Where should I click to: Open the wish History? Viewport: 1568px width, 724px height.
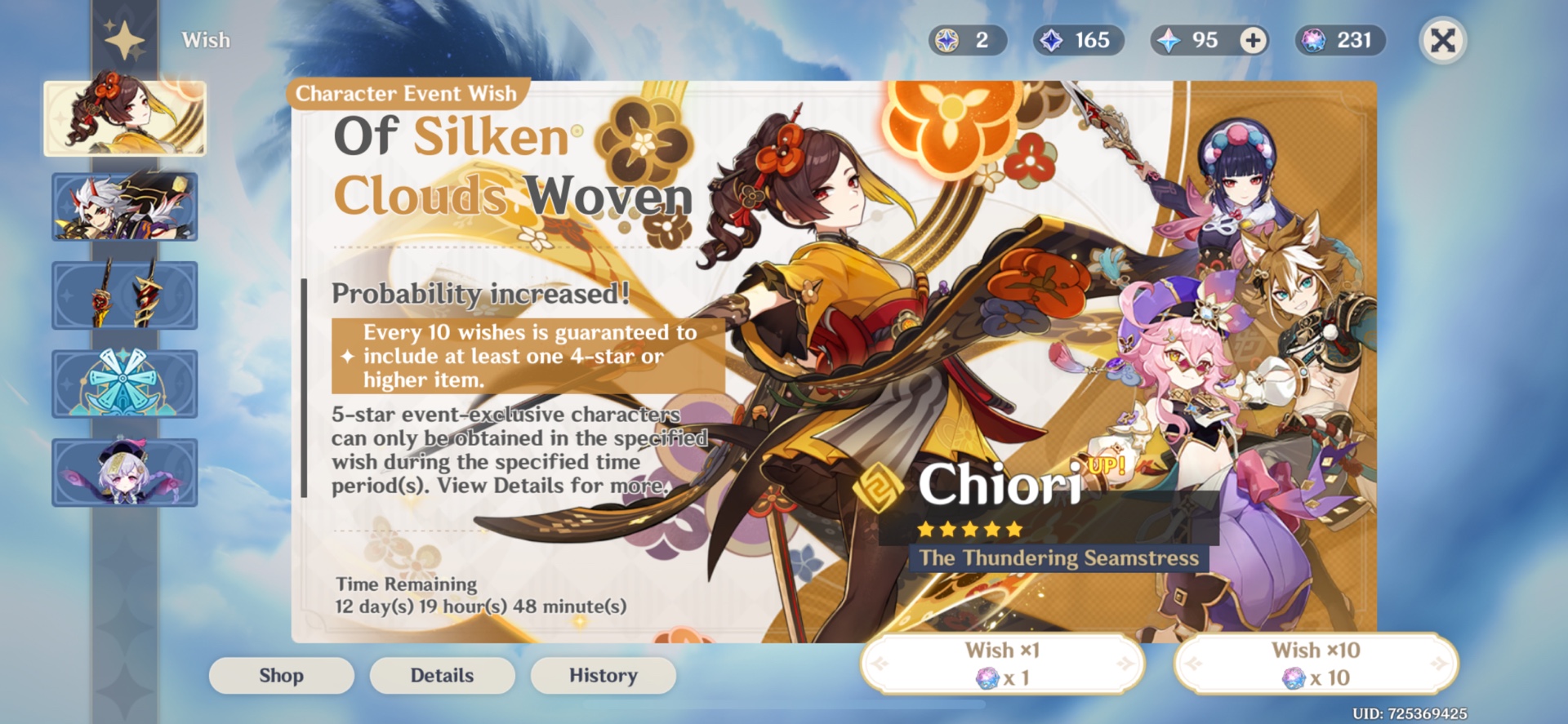click(x=603, y=675)
